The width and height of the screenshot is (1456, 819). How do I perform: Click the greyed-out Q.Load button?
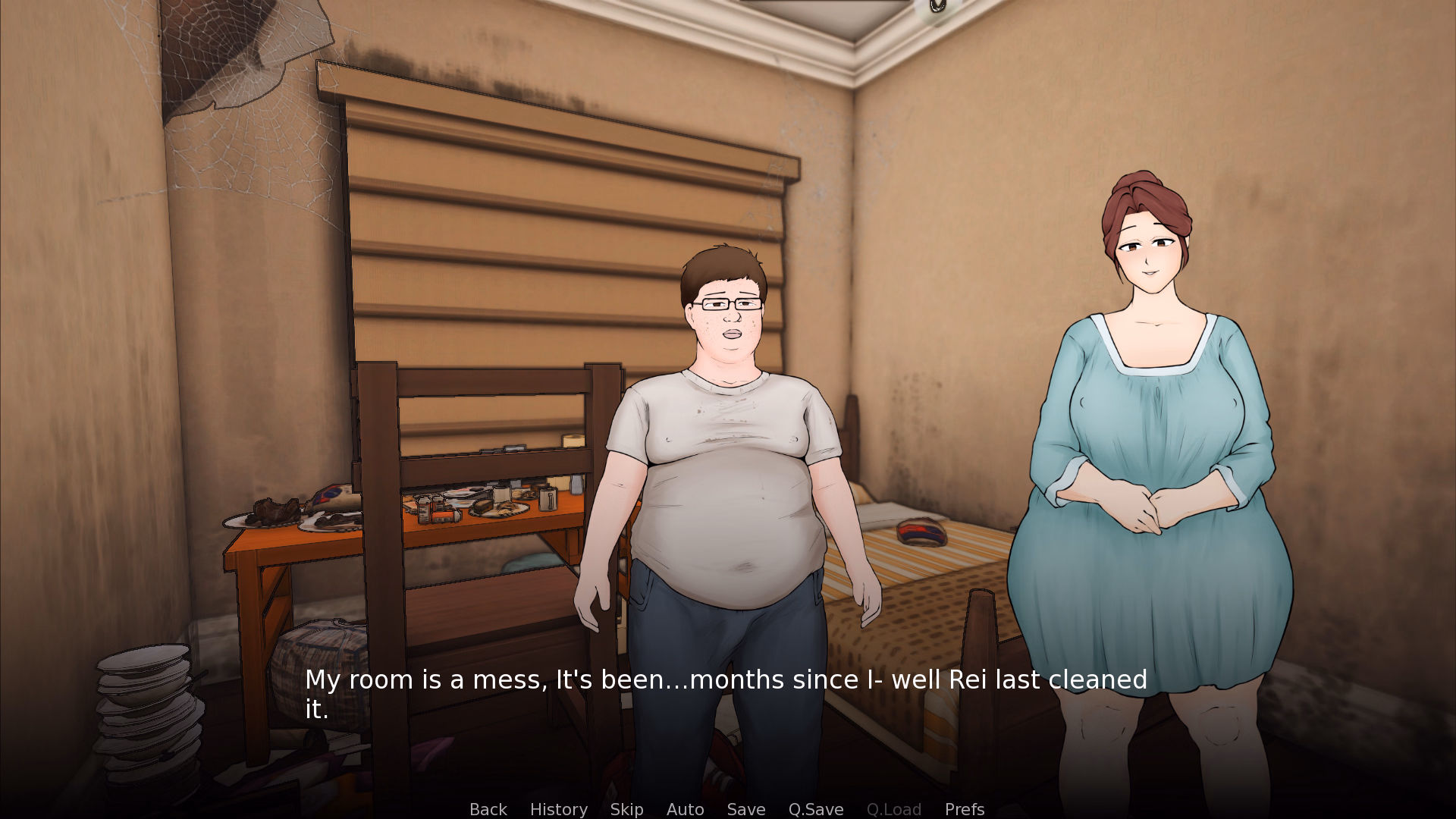coord(893,809)
